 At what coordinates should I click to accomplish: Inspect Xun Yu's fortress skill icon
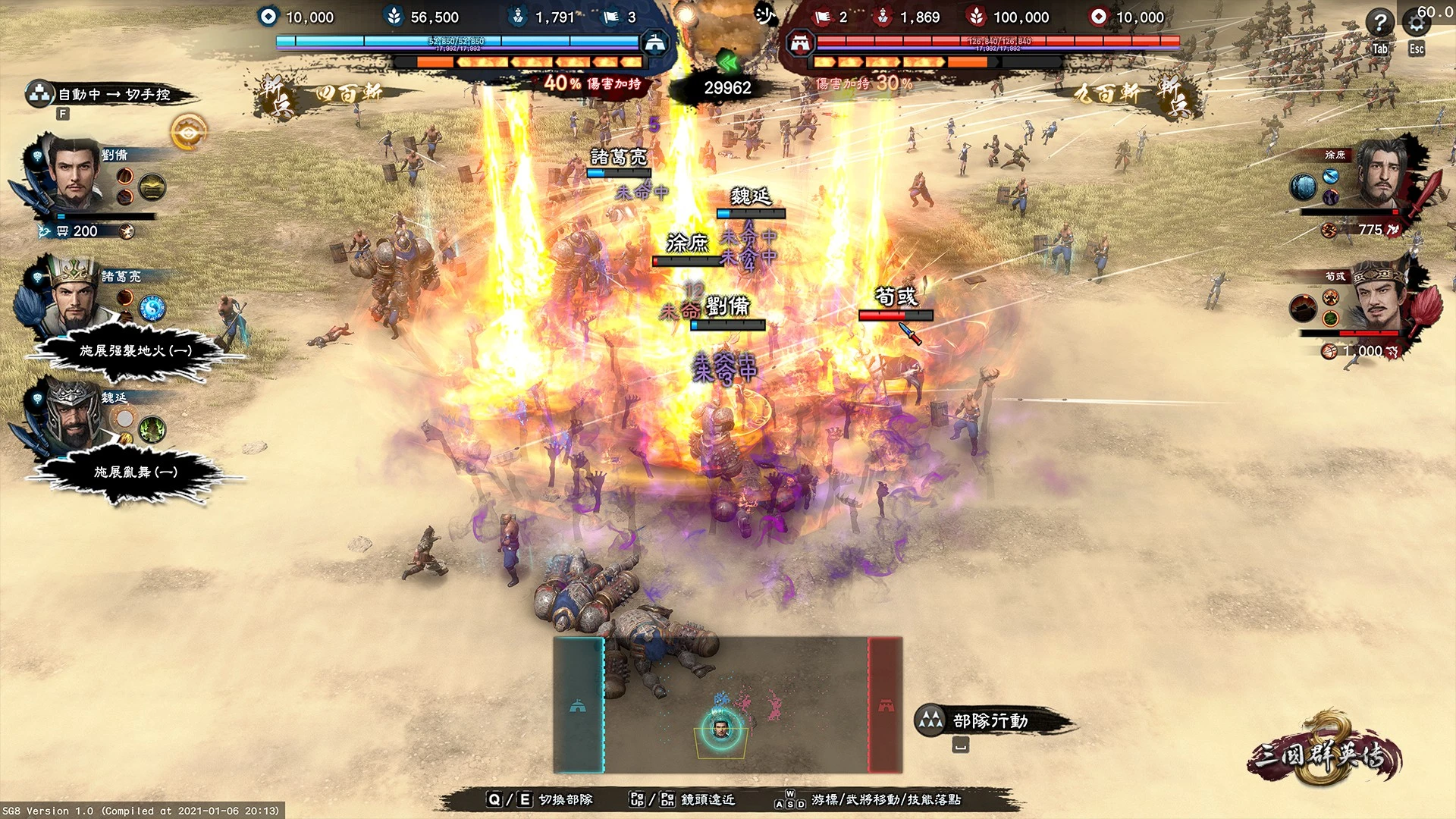[x=1304, y=308]
